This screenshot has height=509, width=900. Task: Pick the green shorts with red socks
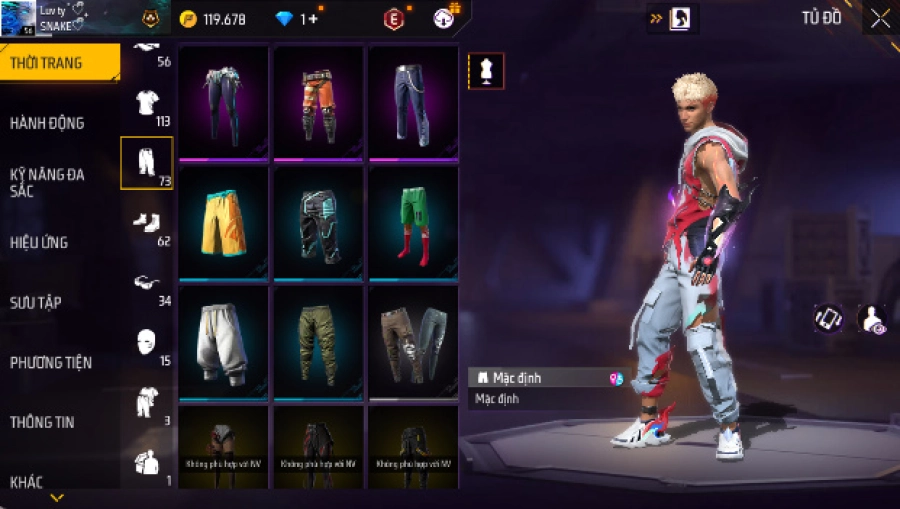(x=413, y=223)
